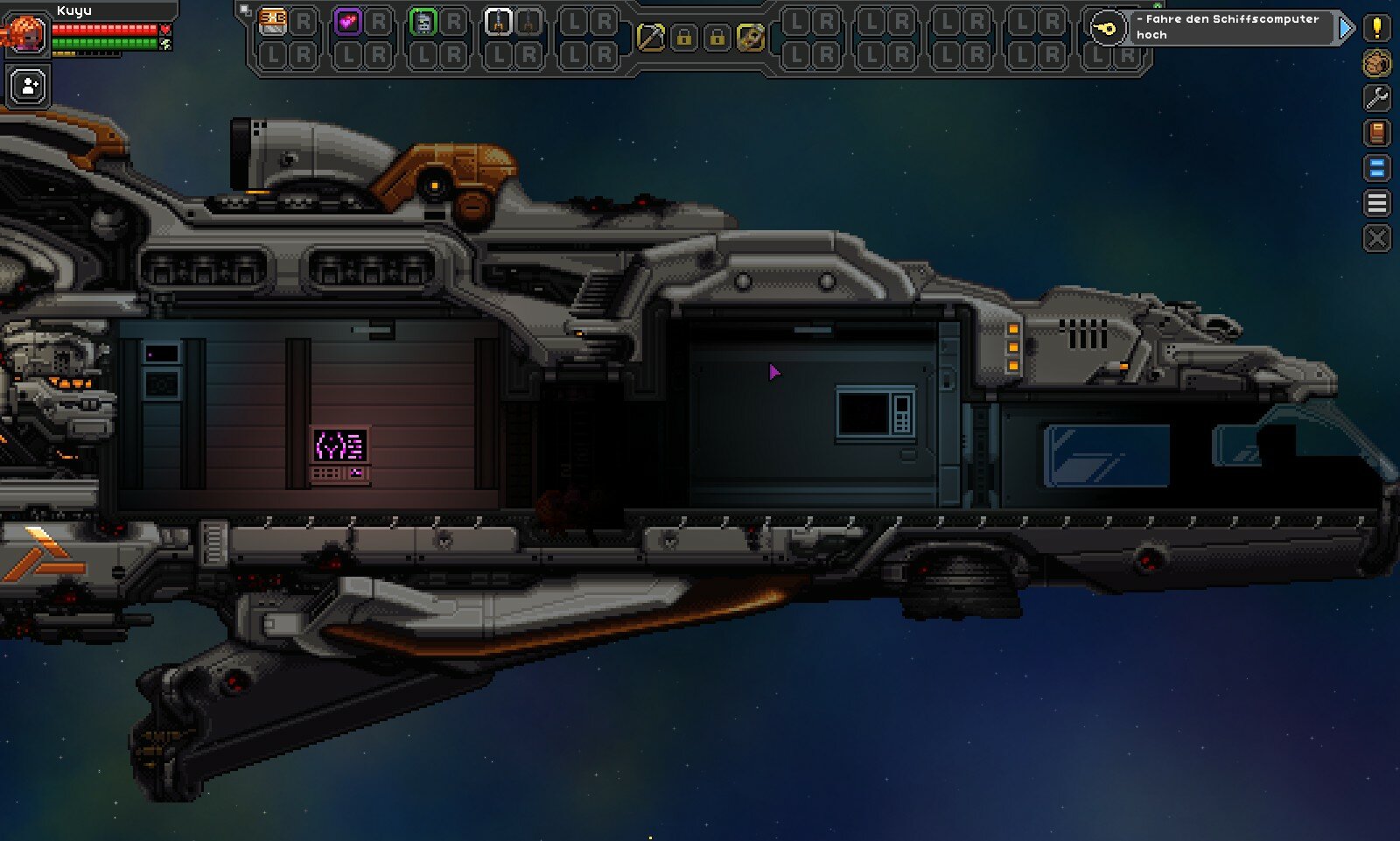Select the purple heart healing item in the hotbar

(x=348, y=22)
